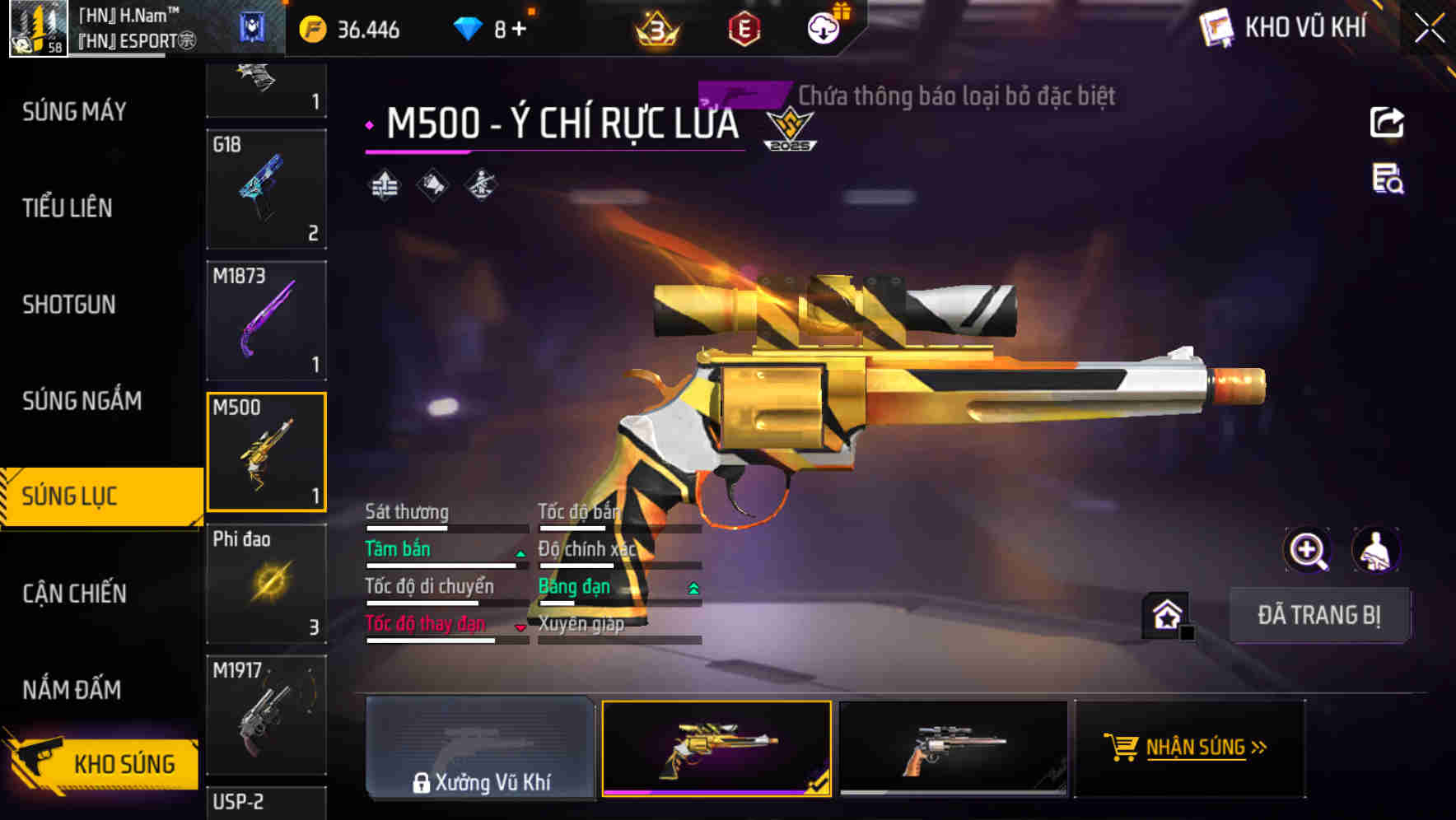
Task: Select the magnifier zoom preview icon
Action: click(x=1306, y=550)
